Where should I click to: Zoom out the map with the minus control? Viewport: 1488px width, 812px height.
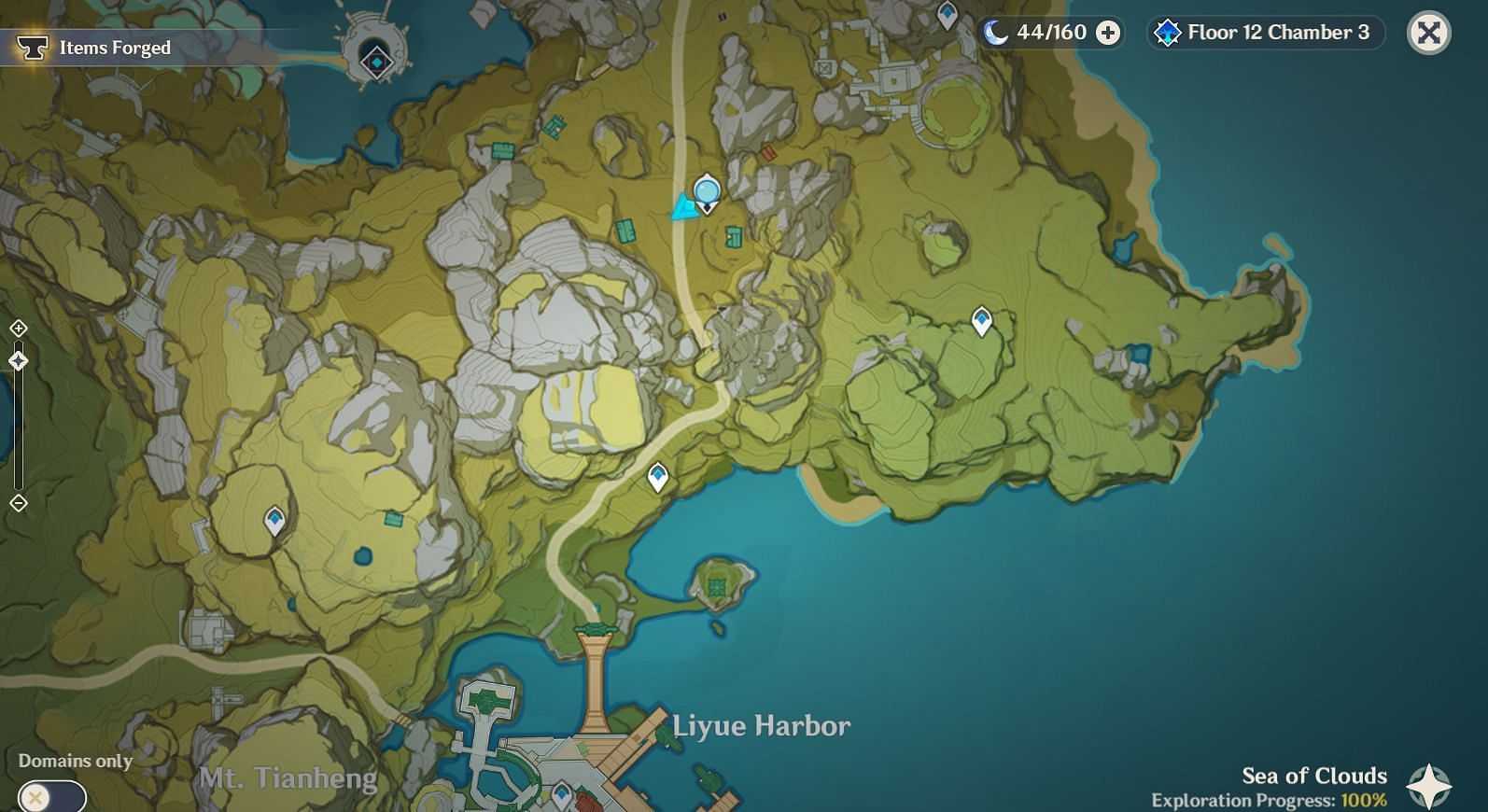[19, 504]
